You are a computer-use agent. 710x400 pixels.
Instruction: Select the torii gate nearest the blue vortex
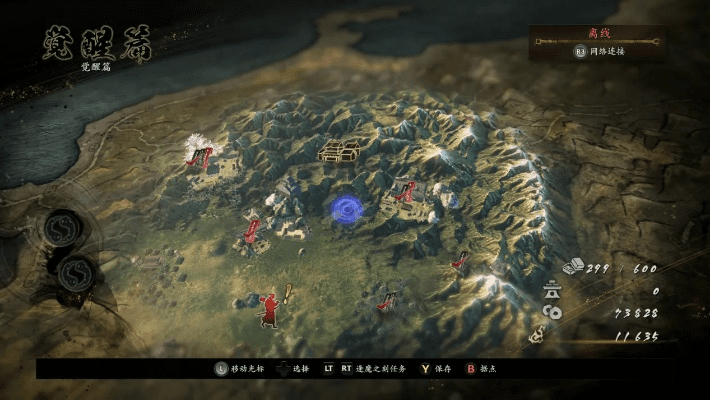pos(406,191)
